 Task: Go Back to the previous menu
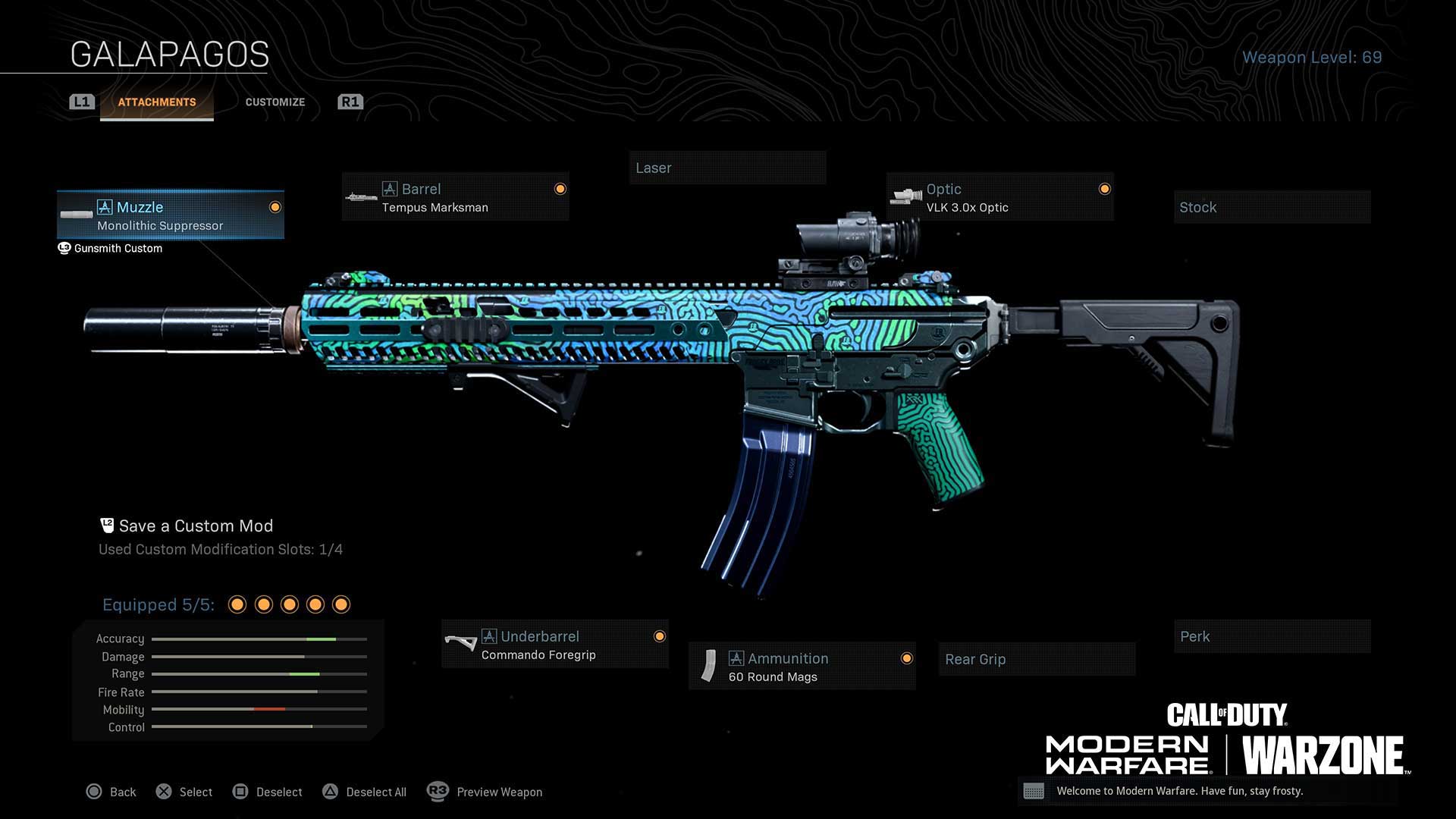(111, 792)
